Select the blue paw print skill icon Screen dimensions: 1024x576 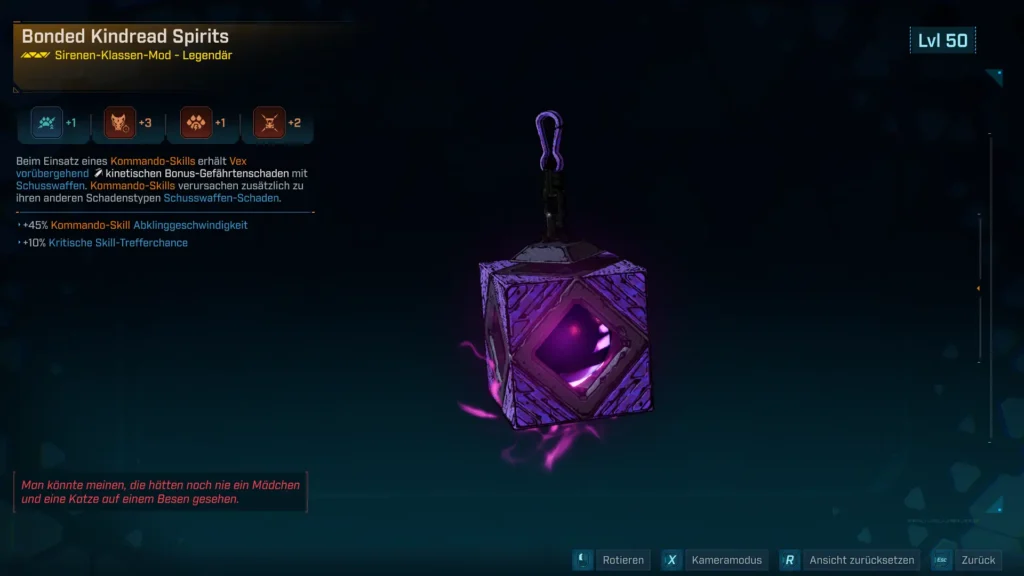[46, 123]
